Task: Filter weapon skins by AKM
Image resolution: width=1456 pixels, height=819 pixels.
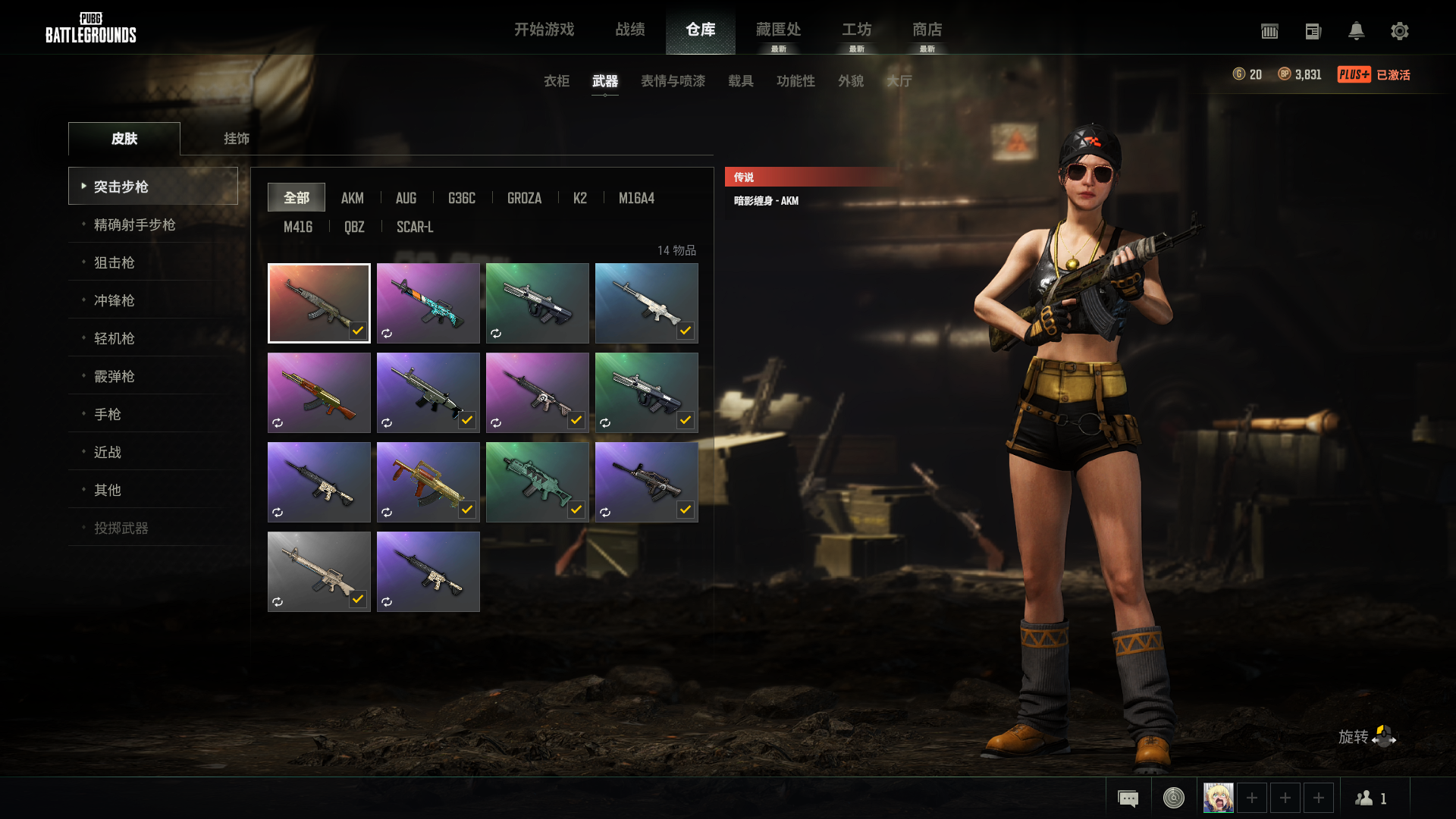Action: 352,198
